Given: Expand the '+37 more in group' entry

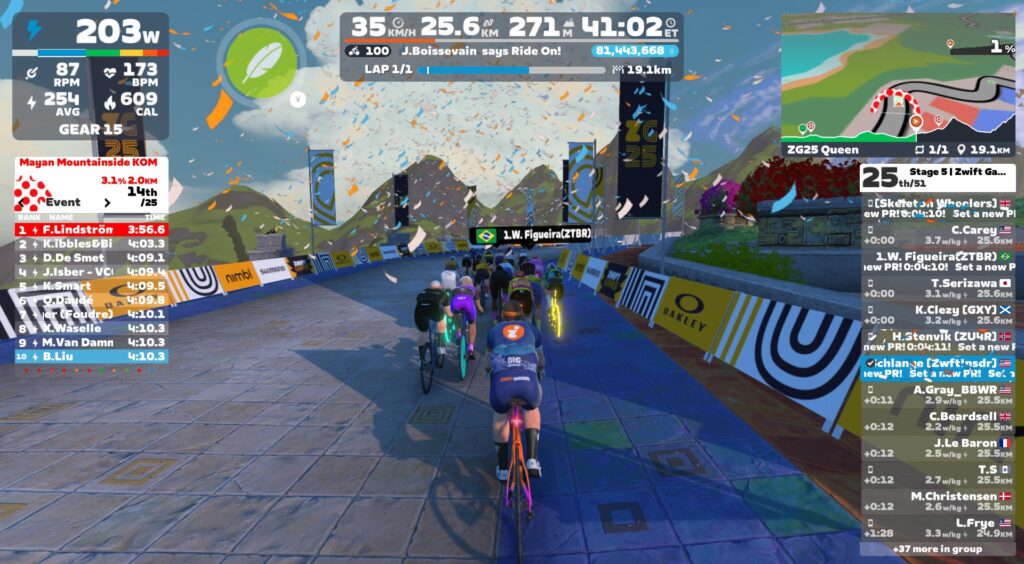Looking at the screenshot, I should 937,548.
